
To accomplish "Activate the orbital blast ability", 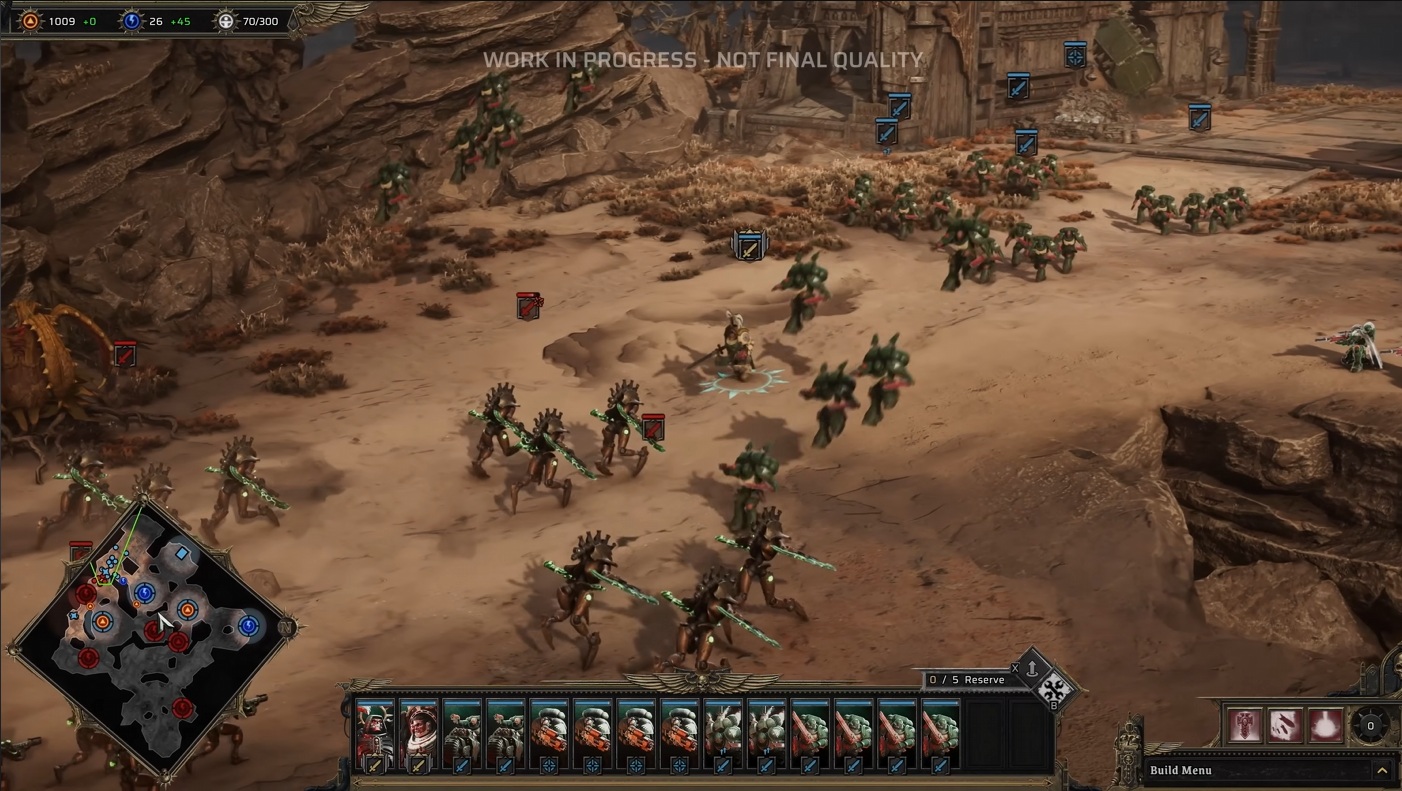I will 1326,724.
